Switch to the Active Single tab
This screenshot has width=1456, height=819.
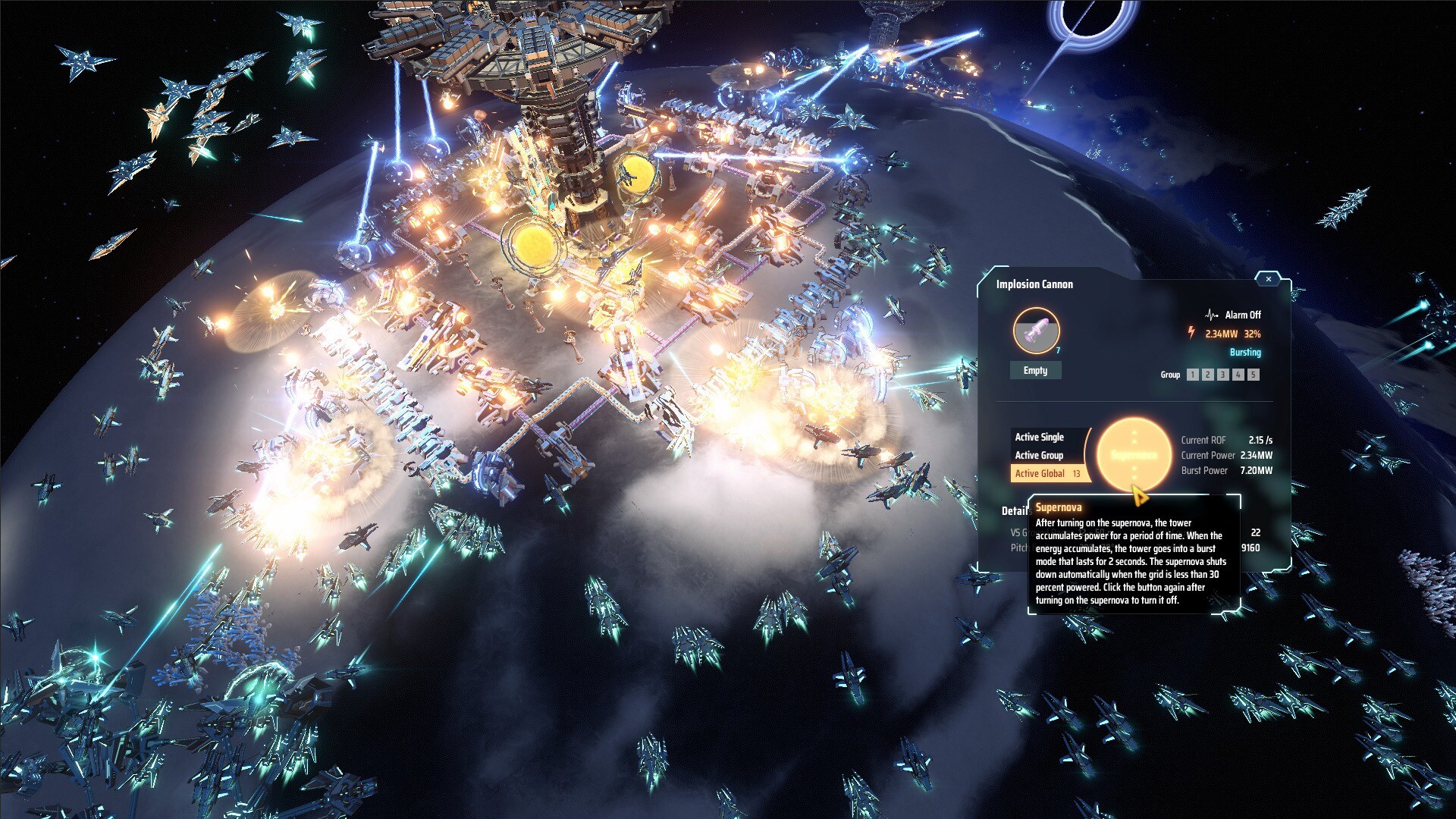click(1040, 438)
